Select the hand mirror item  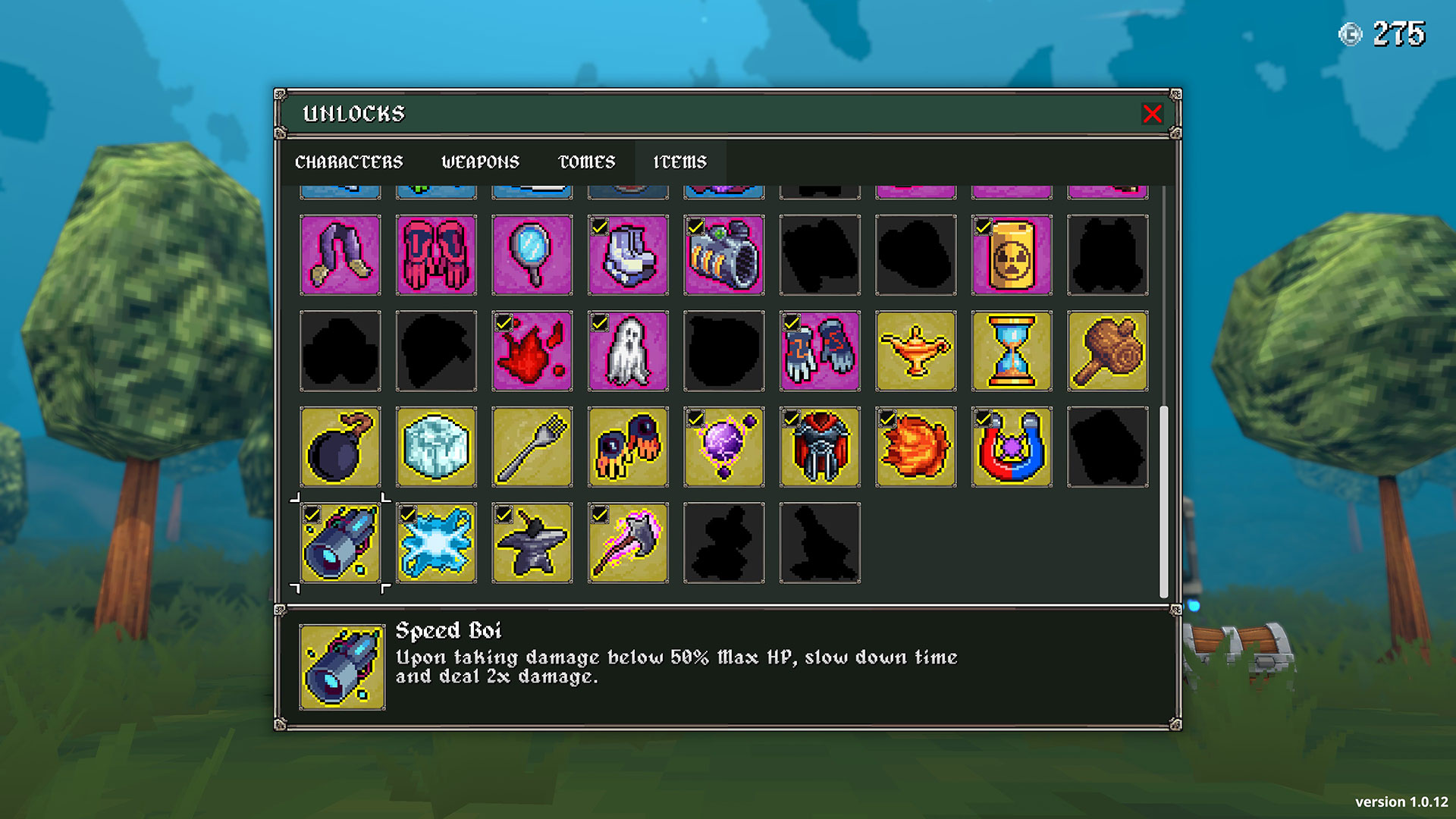coord(532,255)
